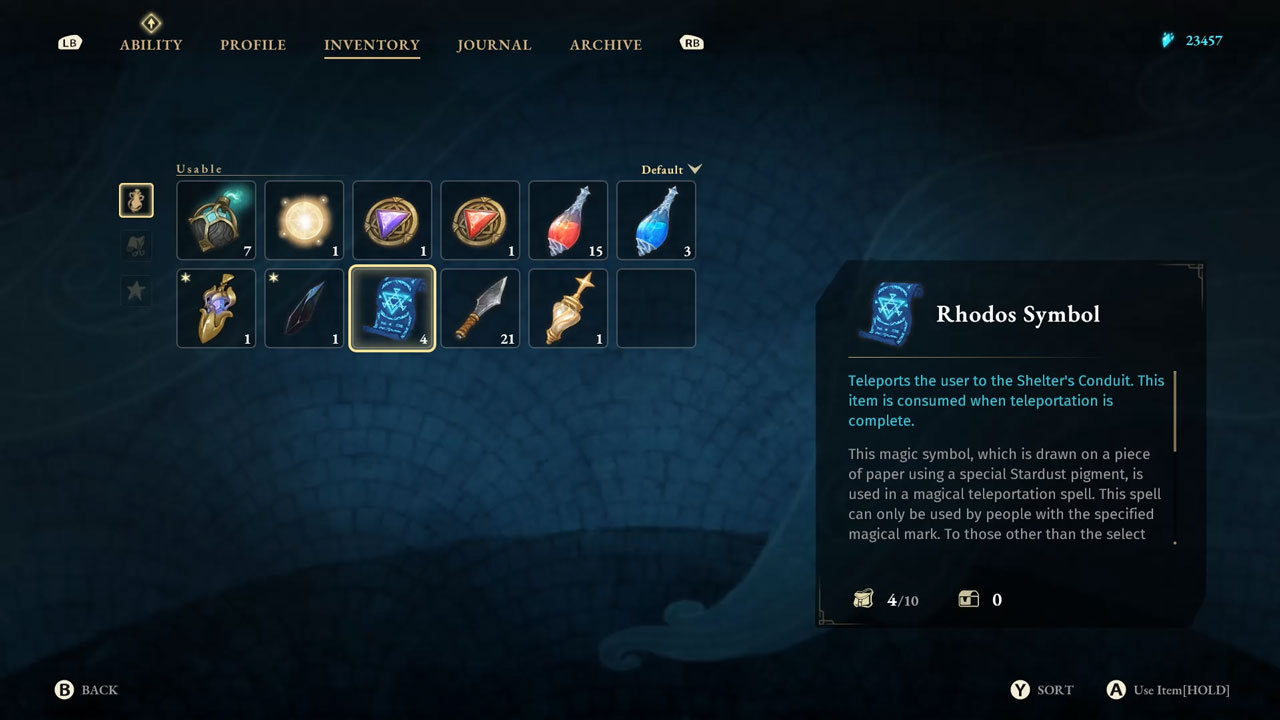Viewport: 1280px width, 720px height.
Task: Select the Rhodos Symbol scroll slot
Action: point(392,308)
